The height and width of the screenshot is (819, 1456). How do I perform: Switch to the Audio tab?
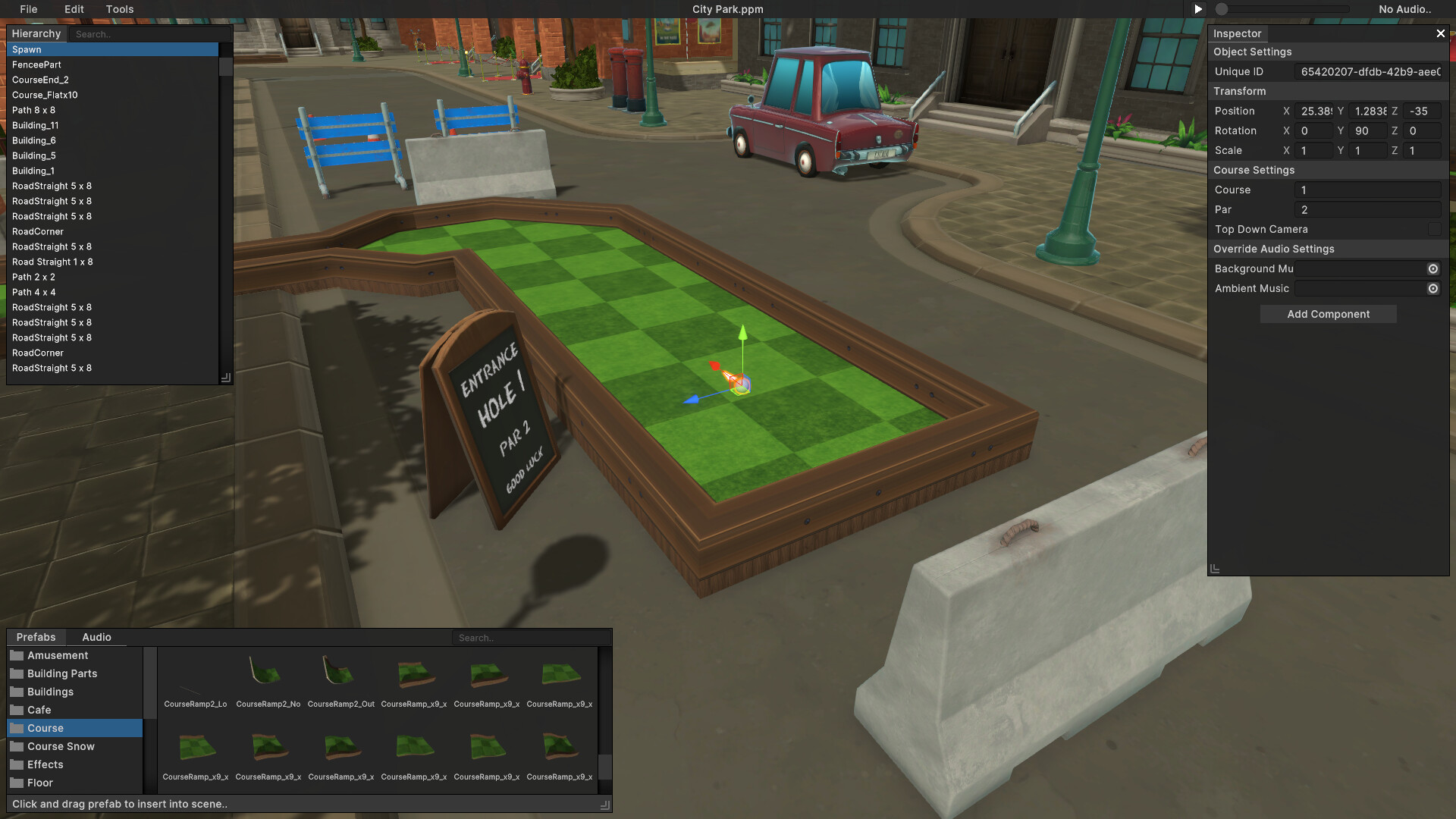pyautogui.click(x=96, y=637)
